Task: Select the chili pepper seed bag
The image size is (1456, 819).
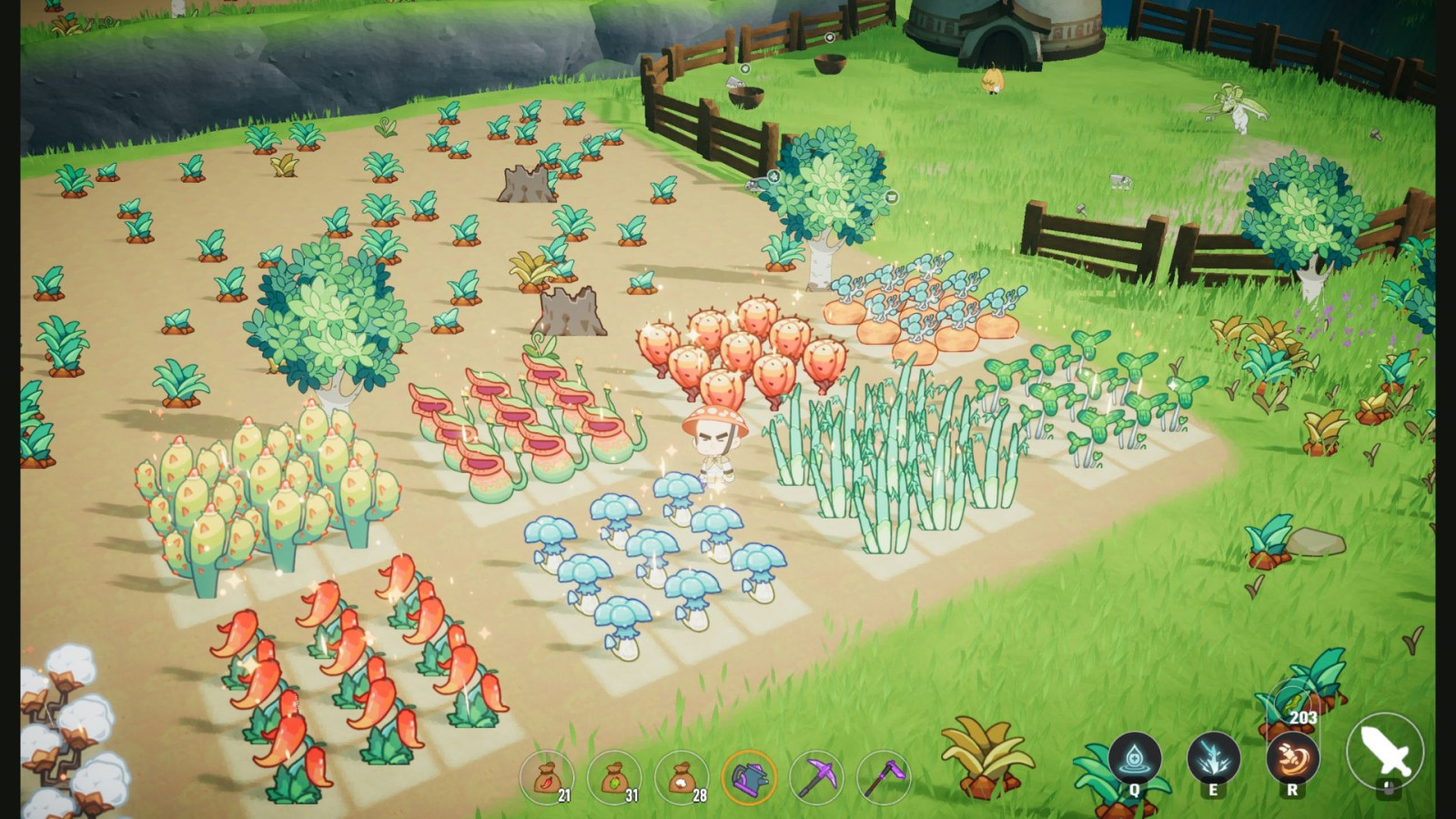Action: click(547, 778)
